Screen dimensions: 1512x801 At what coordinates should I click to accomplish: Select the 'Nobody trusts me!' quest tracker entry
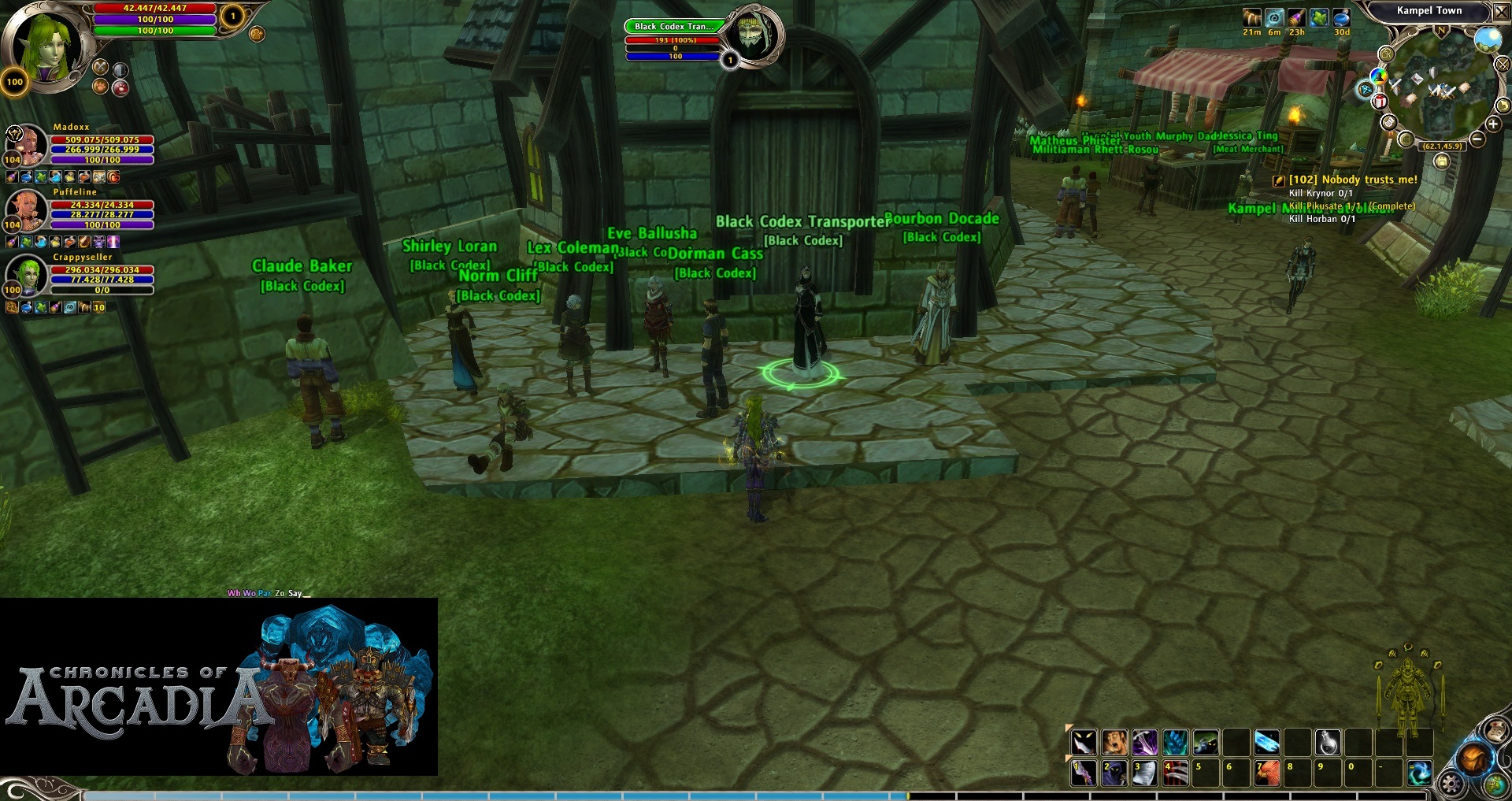tap(1352, 180)
